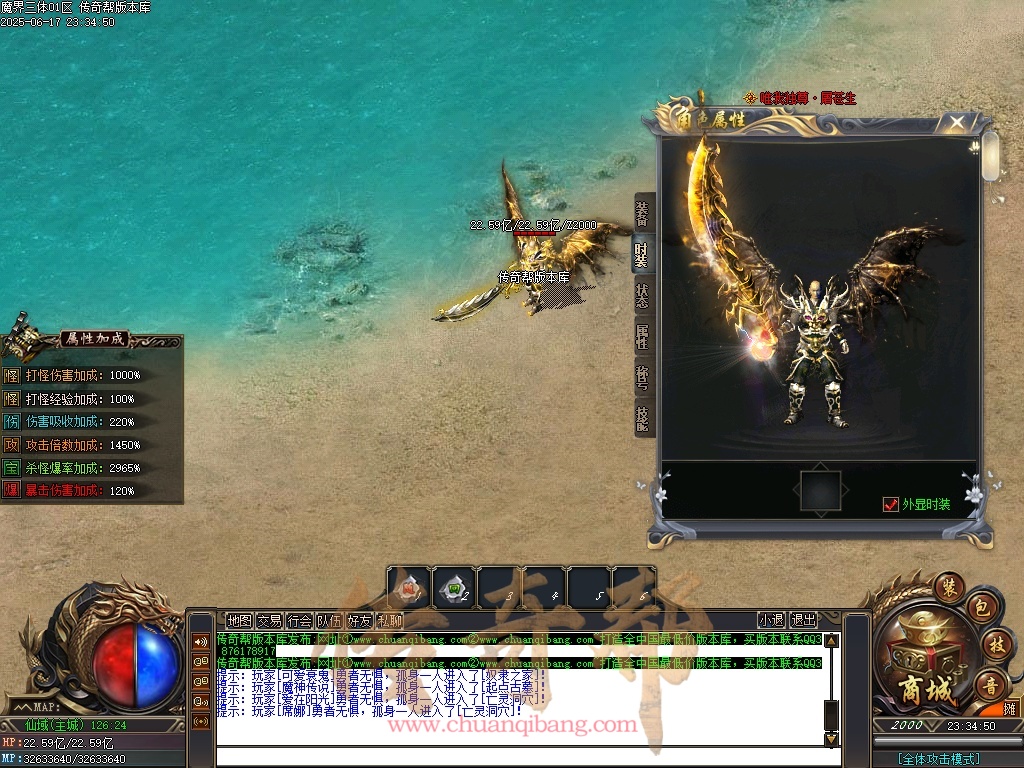Open the 技能 skills tab
1024x768 pixels.
pos(643,418)
